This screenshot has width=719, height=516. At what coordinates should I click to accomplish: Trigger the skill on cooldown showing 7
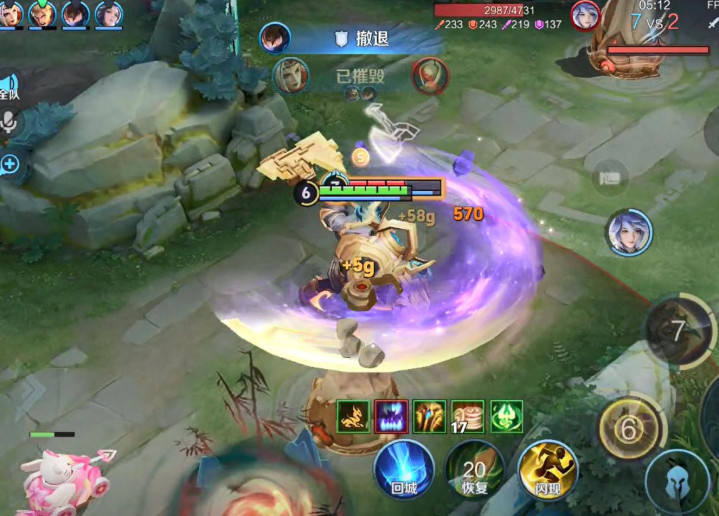[x=679, y=330]
